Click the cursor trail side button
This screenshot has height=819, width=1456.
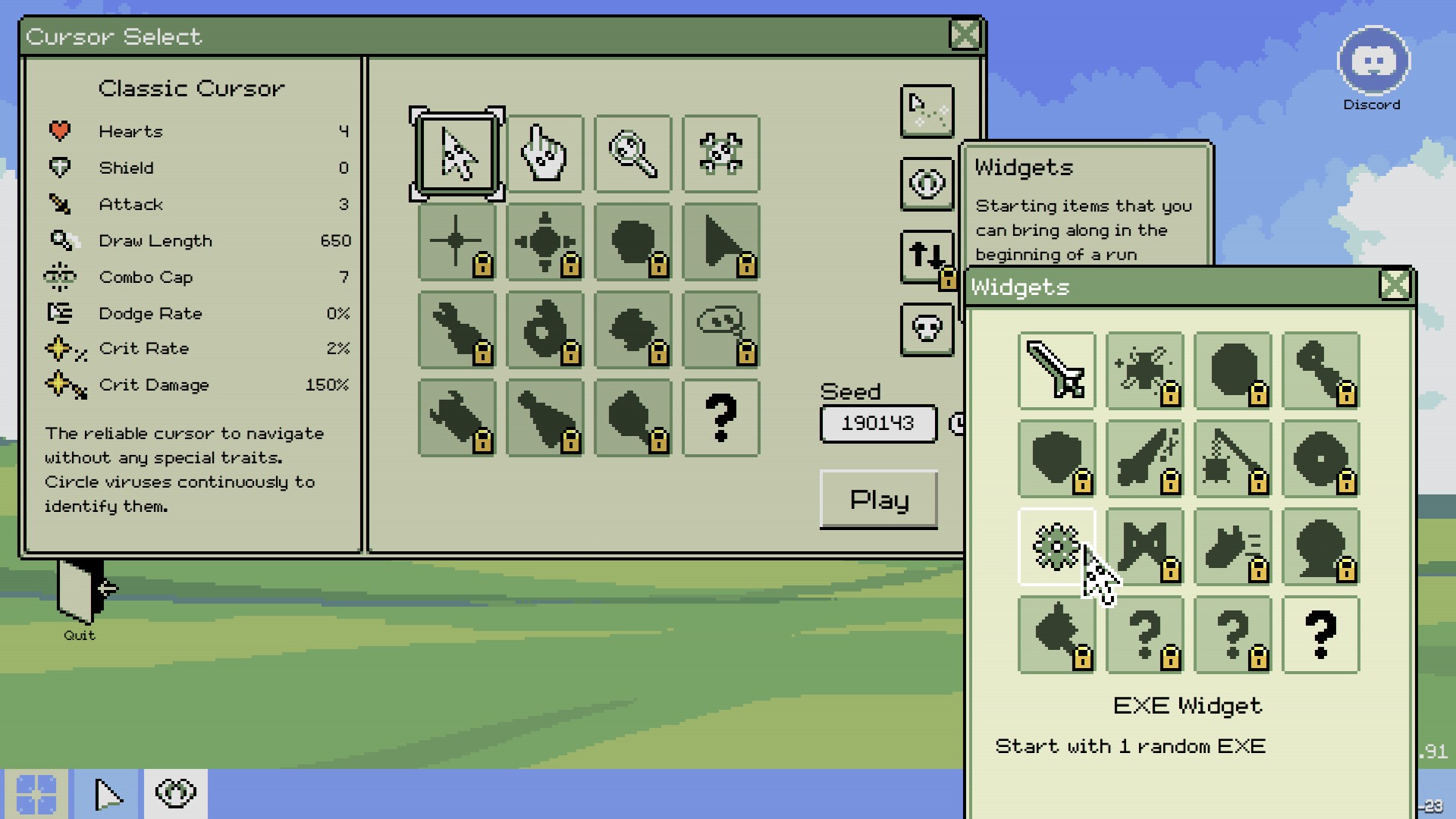927,111
